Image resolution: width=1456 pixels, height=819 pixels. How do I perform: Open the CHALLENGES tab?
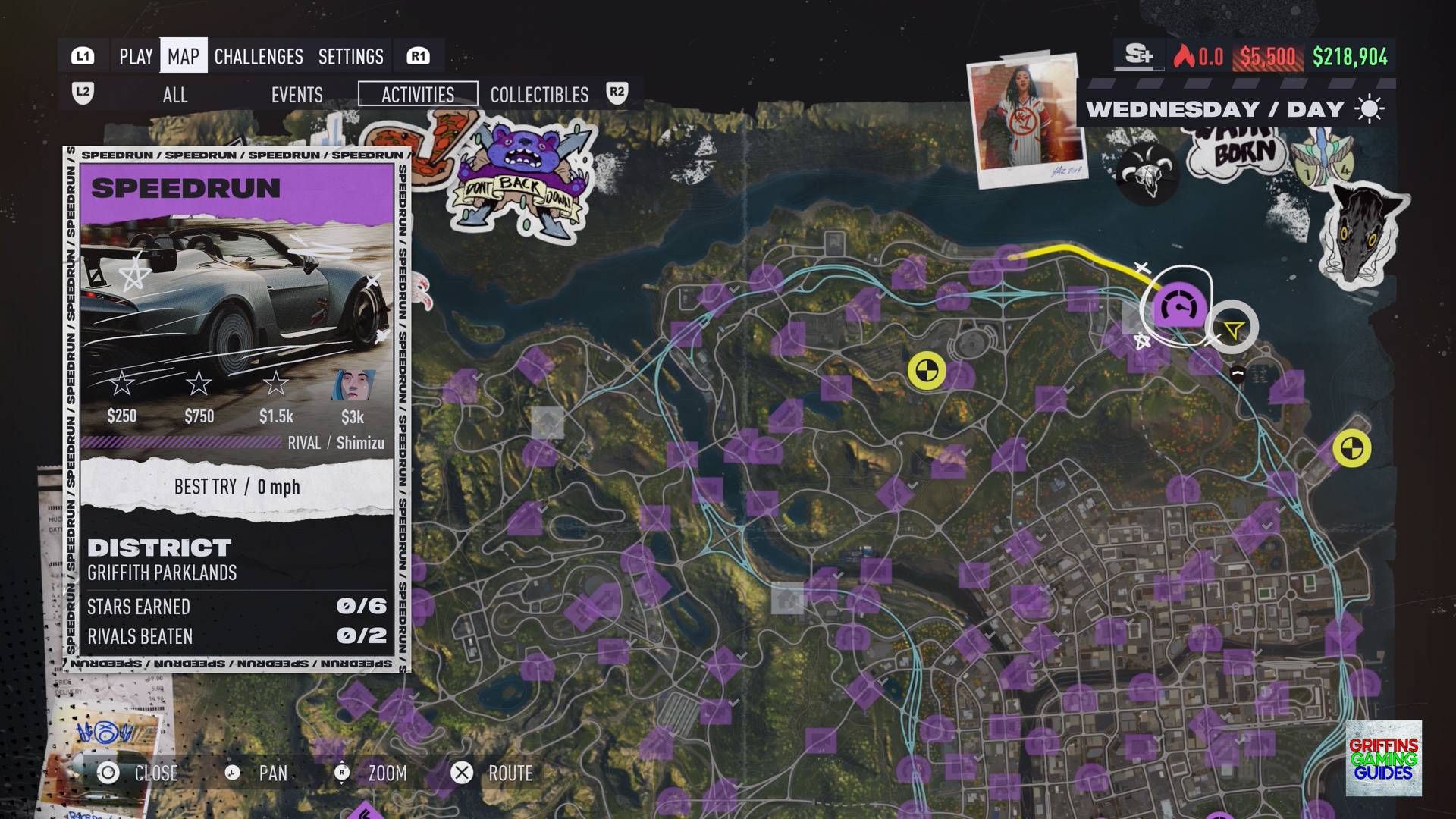[x=259, y=56]
